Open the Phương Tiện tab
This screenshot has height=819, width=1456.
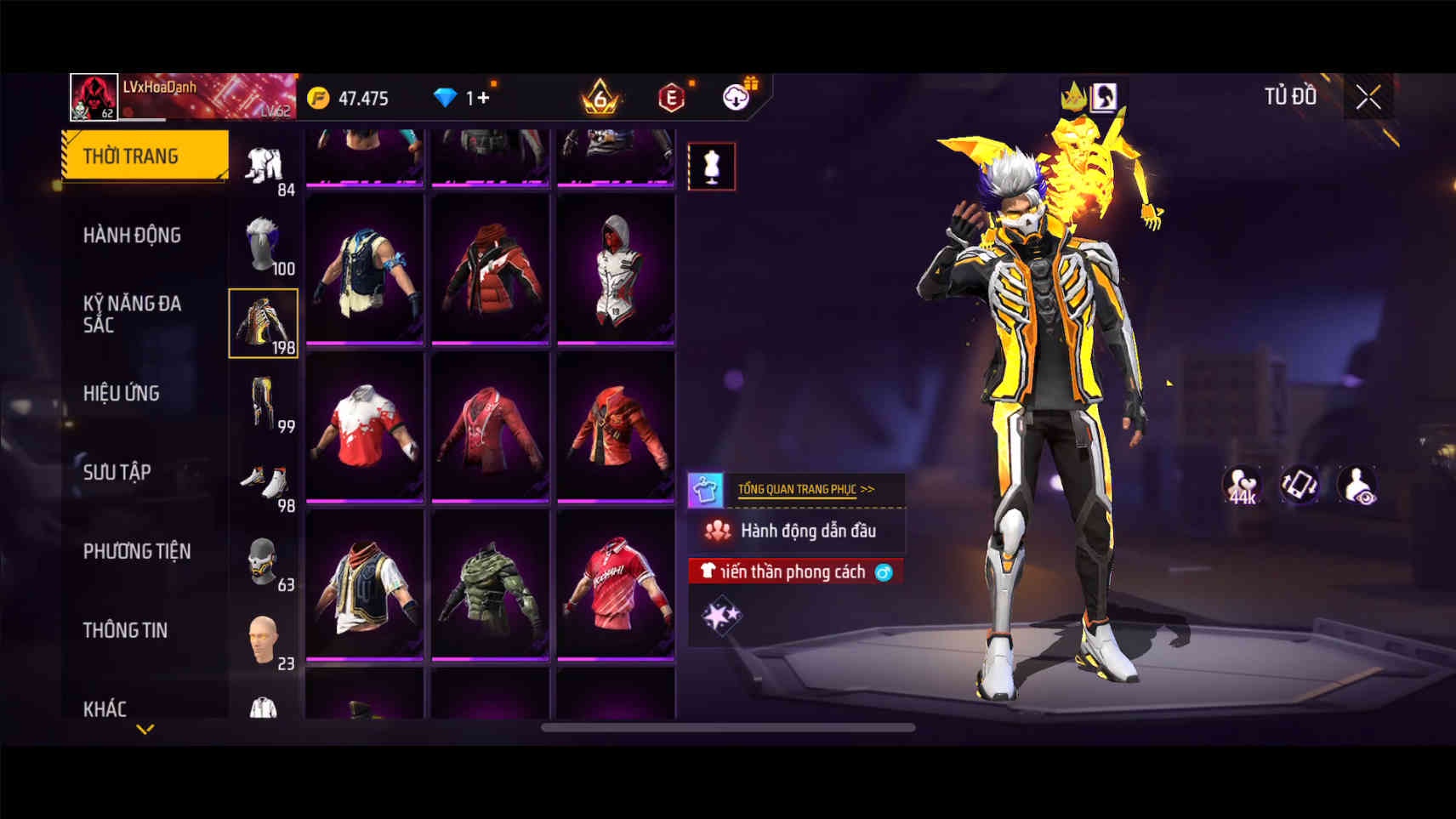pos(137,551)
